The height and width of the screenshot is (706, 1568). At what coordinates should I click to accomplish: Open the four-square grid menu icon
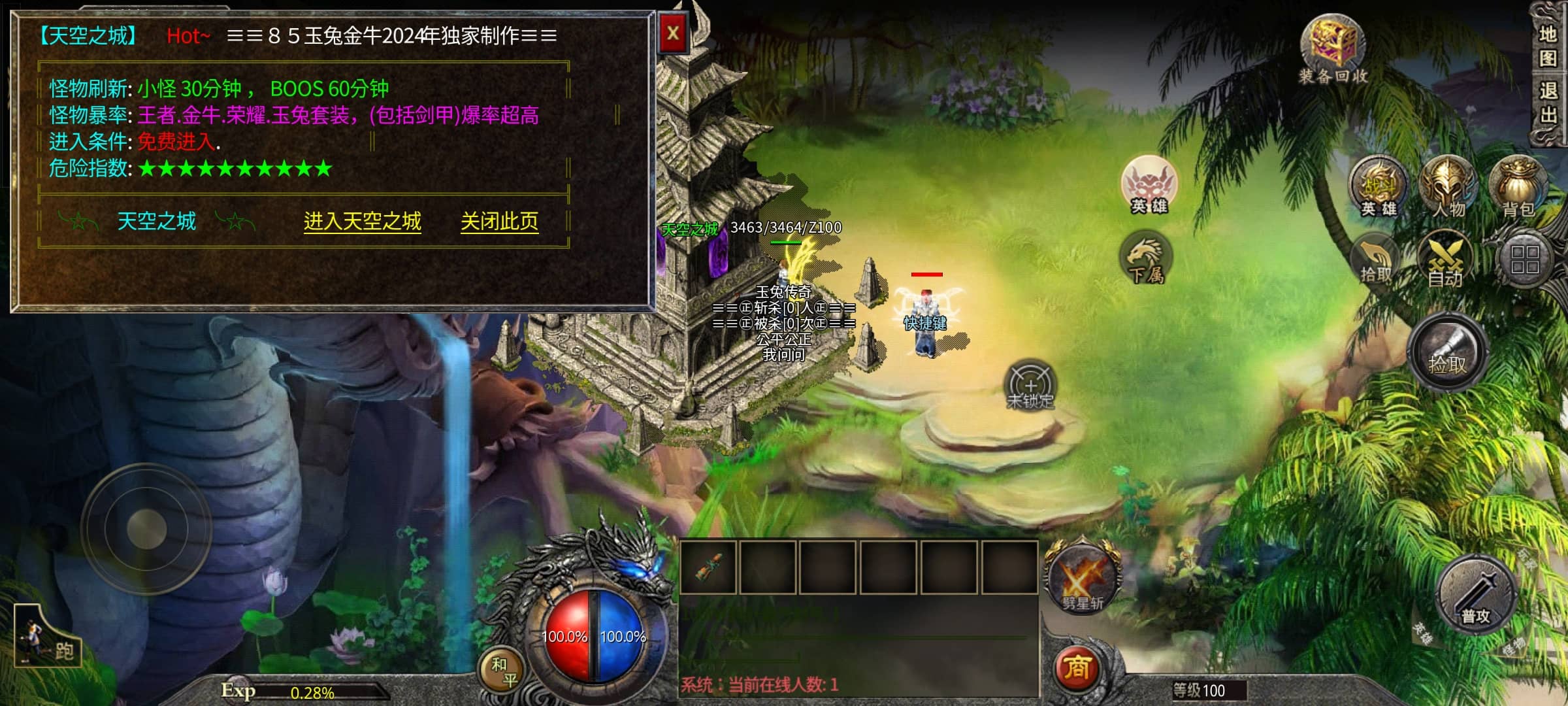[1524, 260]
